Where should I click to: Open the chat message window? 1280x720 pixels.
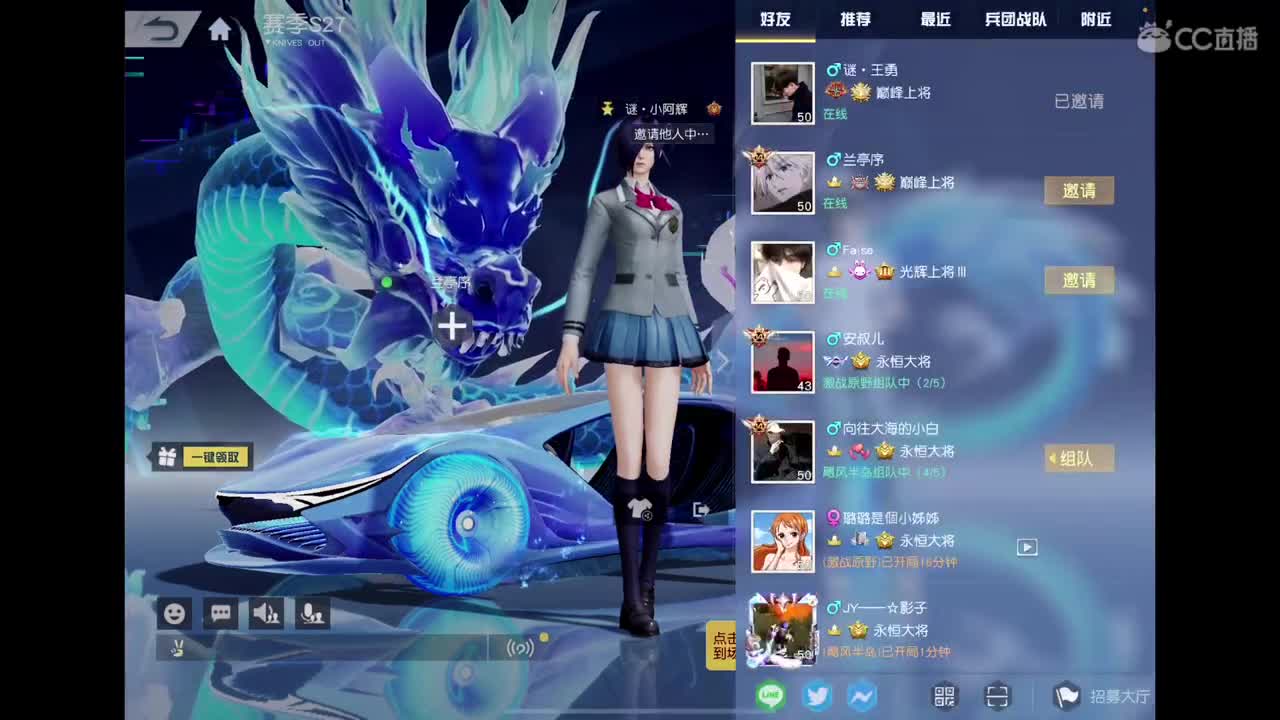[220, 613]
